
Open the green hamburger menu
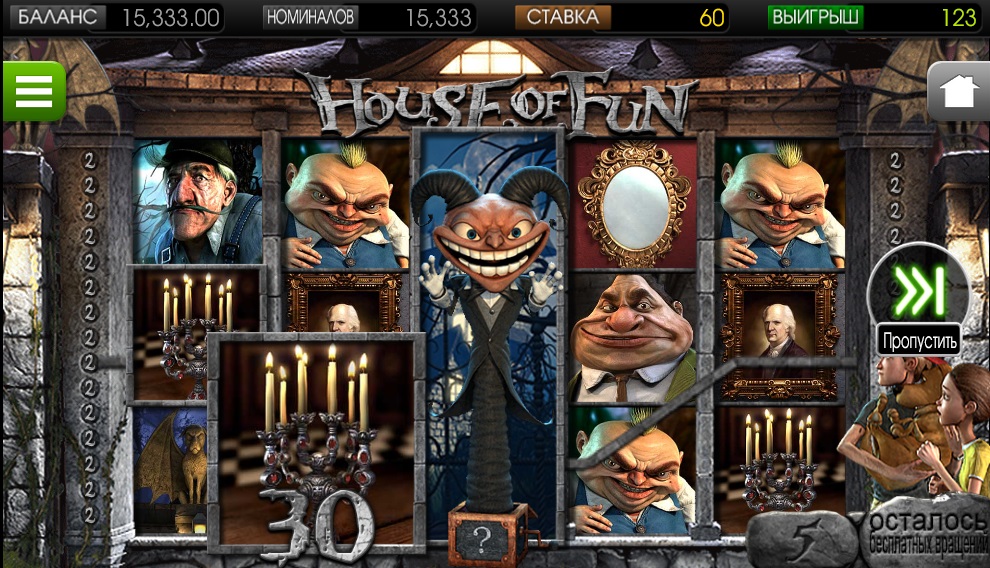[33, 91]
